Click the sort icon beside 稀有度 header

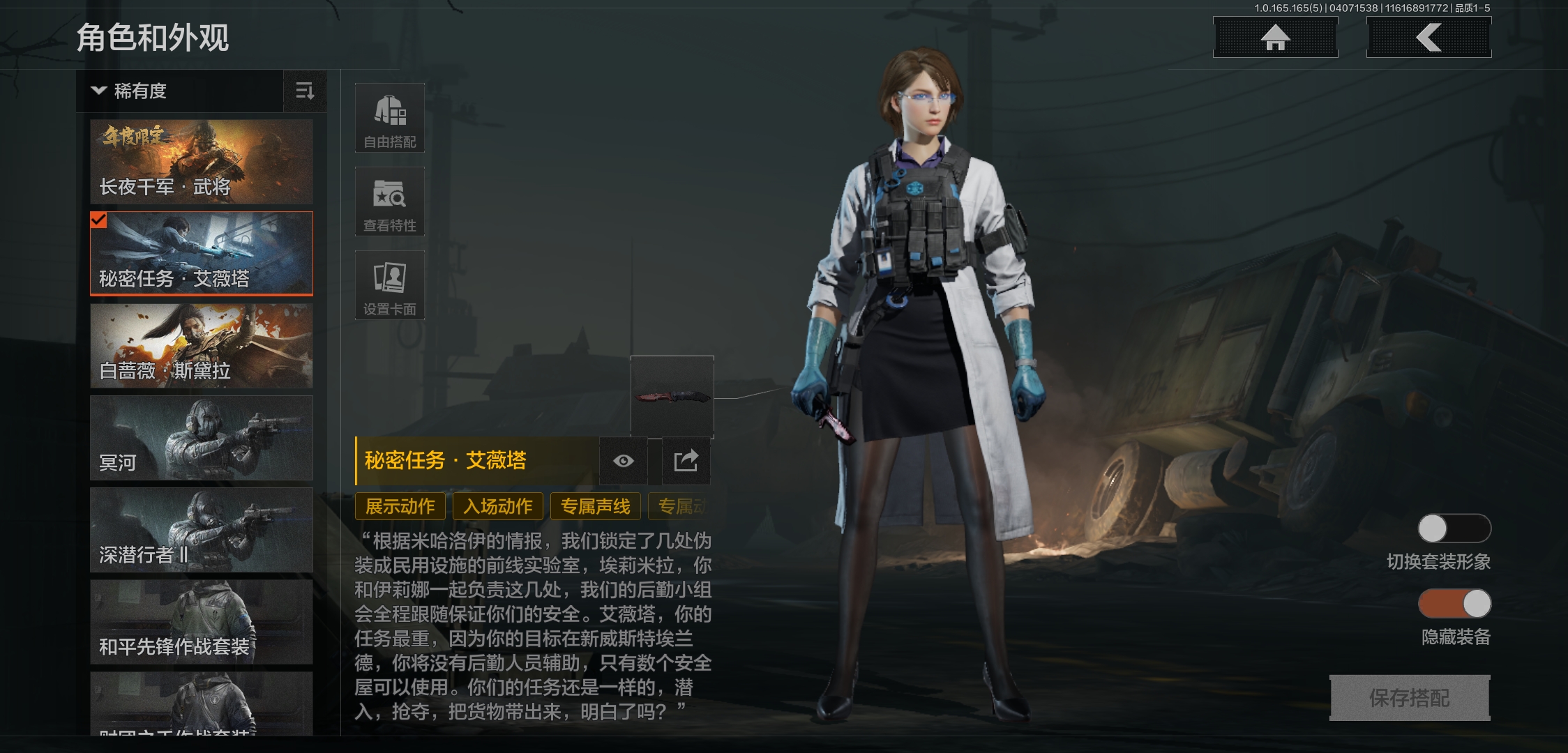304,91
